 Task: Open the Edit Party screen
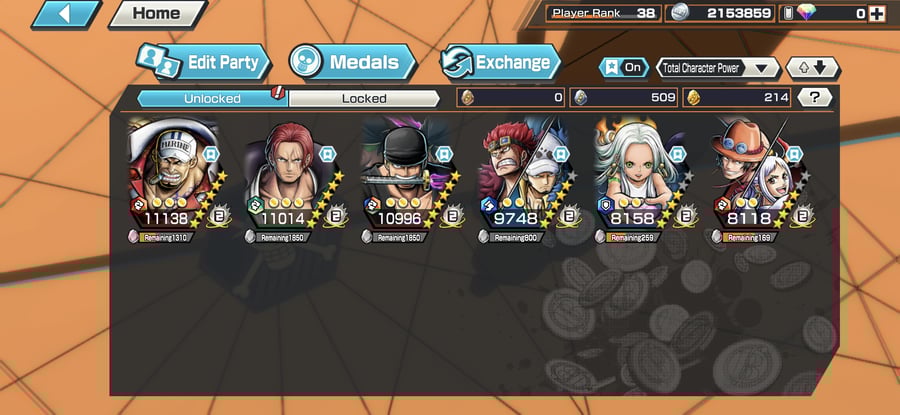click(x=205, y=62)
